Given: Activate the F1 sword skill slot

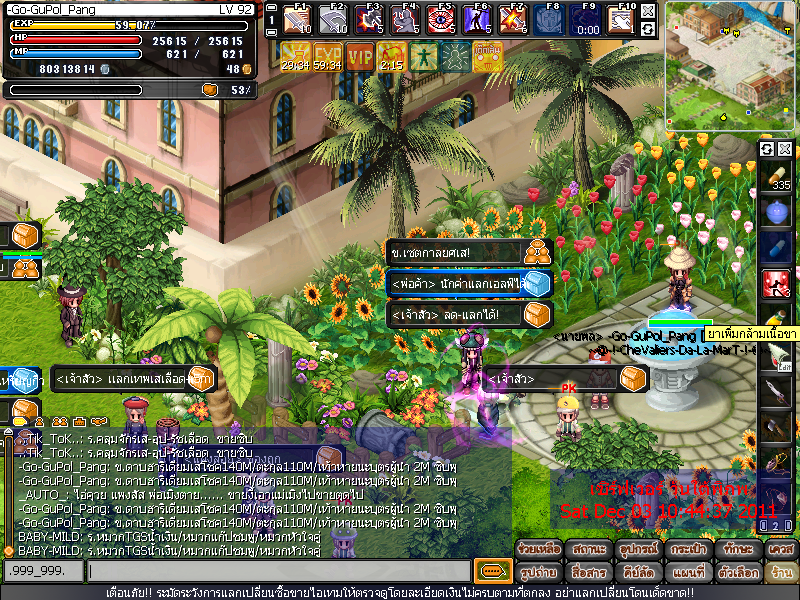Looking at the screenshot, I should 297,18.
